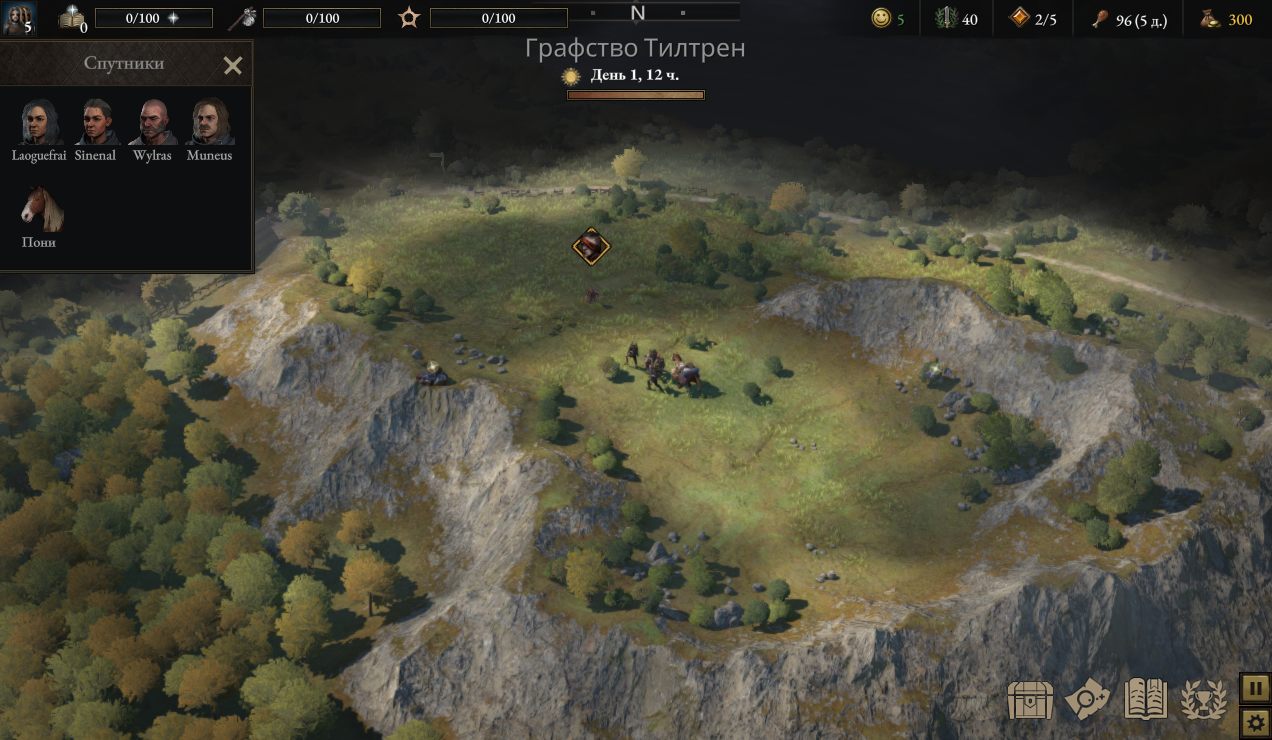Select companion Laoguefrai's portrait

tap(39, 122)
